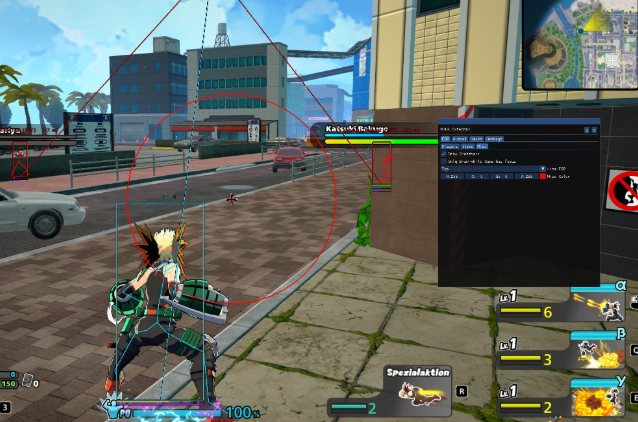Select the Players sub-tab
Viewport: 638px width, 422px height.
click(x=450, y=146)
